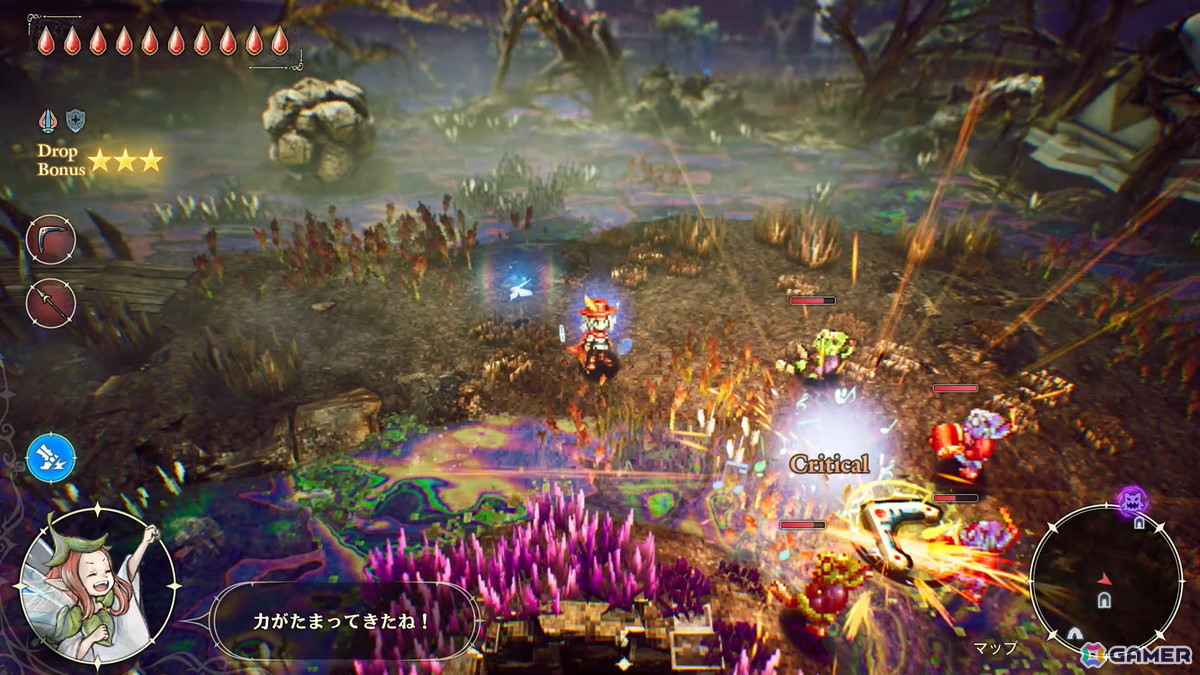Advance the fairy's speech bubble dialogue
This screenshot has height=675, width=1200.
click(342, 621)
